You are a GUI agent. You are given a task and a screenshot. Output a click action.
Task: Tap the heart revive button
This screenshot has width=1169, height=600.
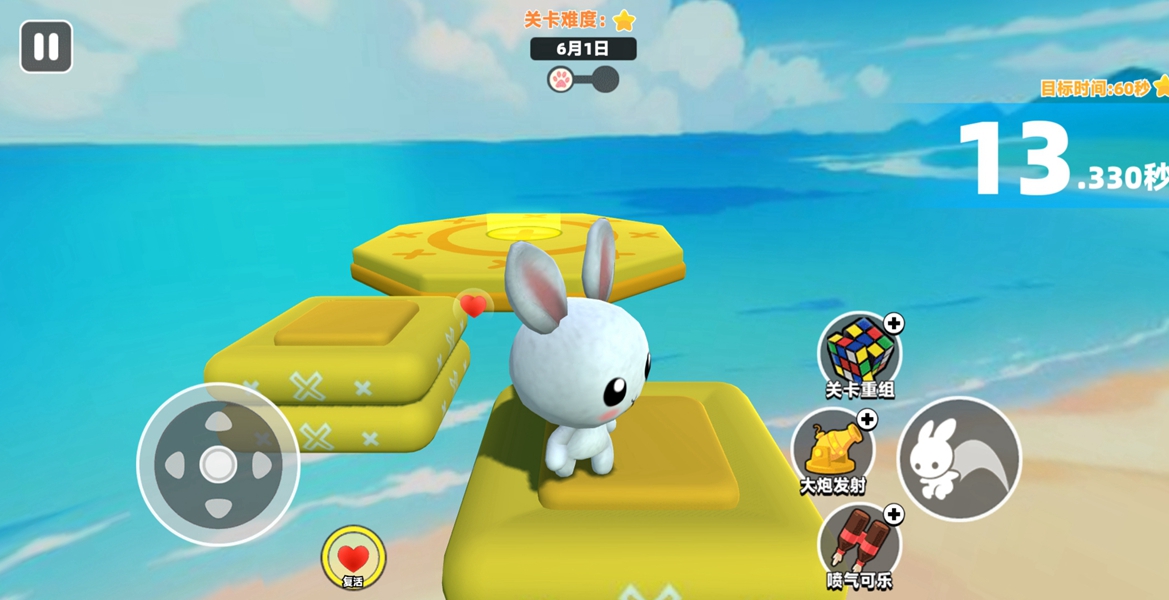[x=353, y=558]
